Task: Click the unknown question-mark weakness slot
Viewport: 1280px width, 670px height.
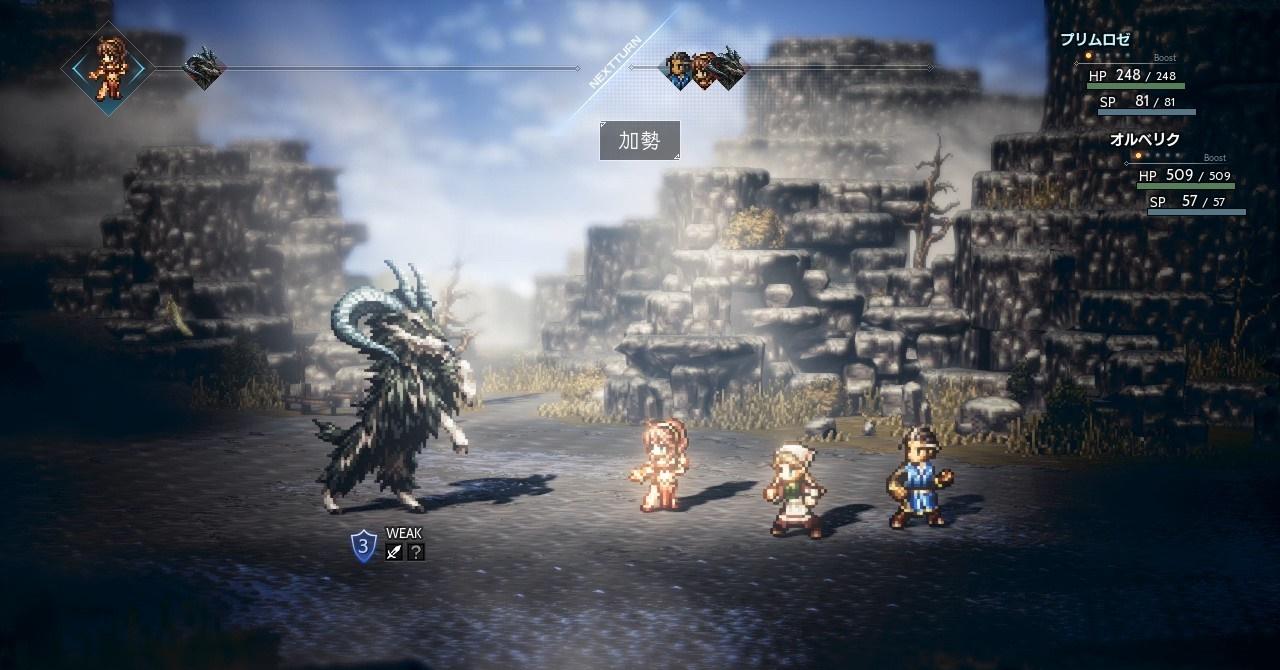Action: [x=415, y=552]
